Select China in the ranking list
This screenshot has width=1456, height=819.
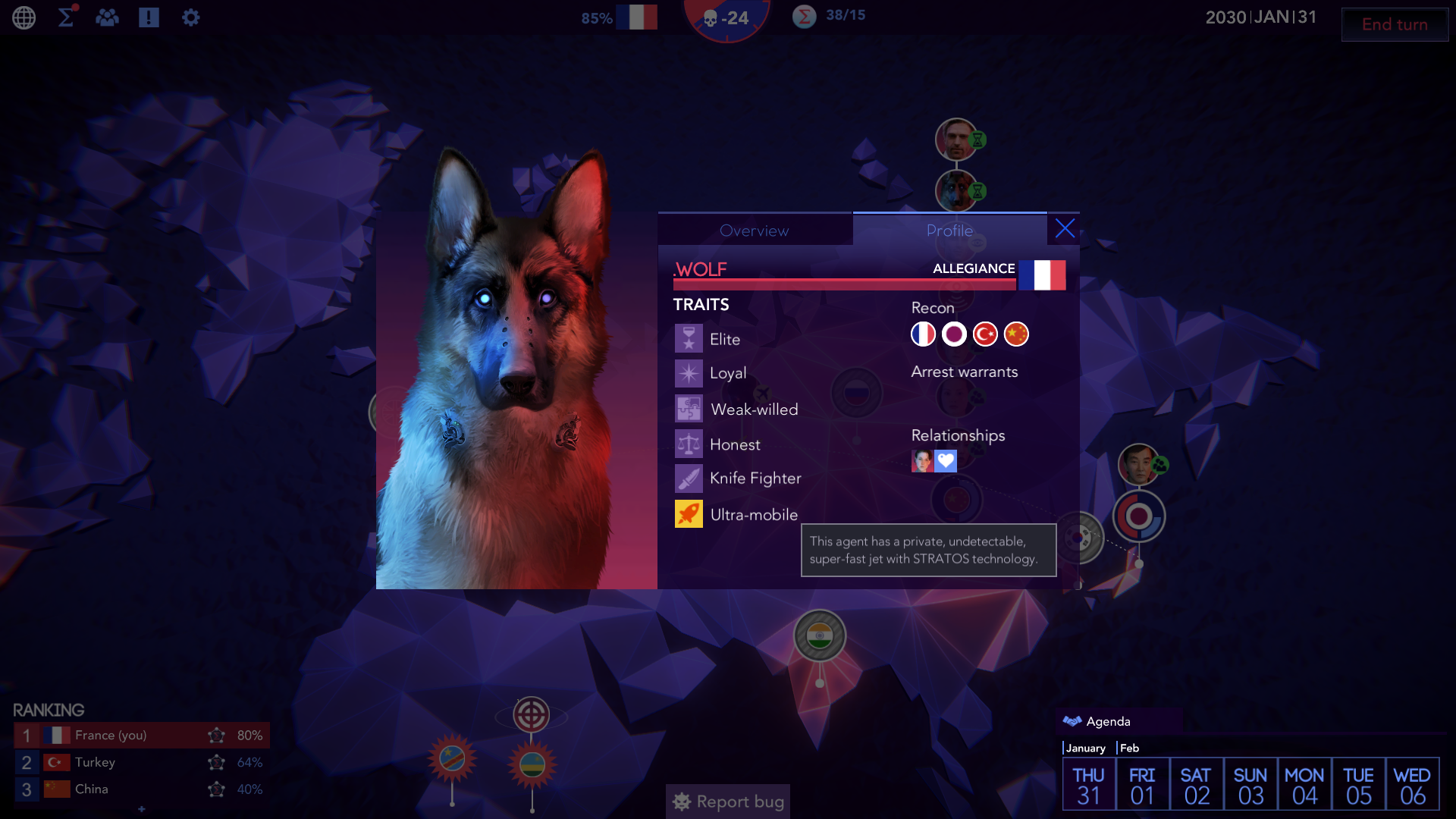click(x=91, y=789)
